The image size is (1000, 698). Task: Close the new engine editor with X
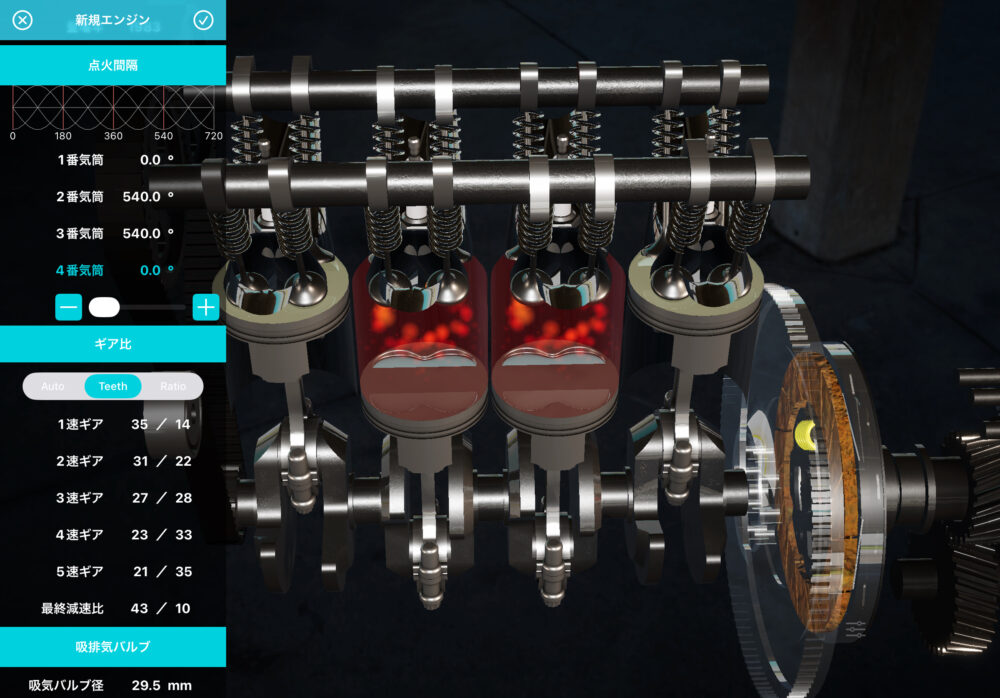tap(22, 20)
